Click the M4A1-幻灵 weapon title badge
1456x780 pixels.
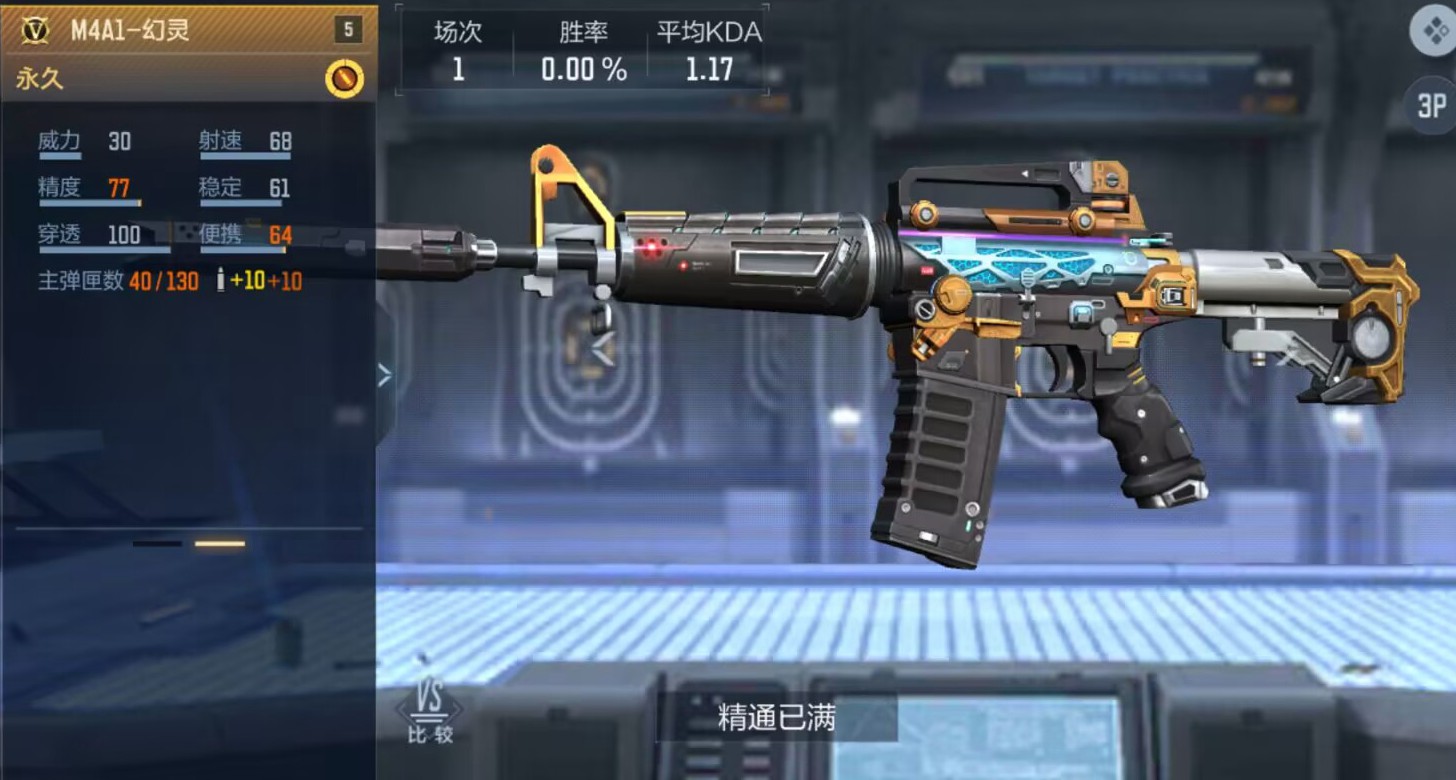[x=36, y=30]
